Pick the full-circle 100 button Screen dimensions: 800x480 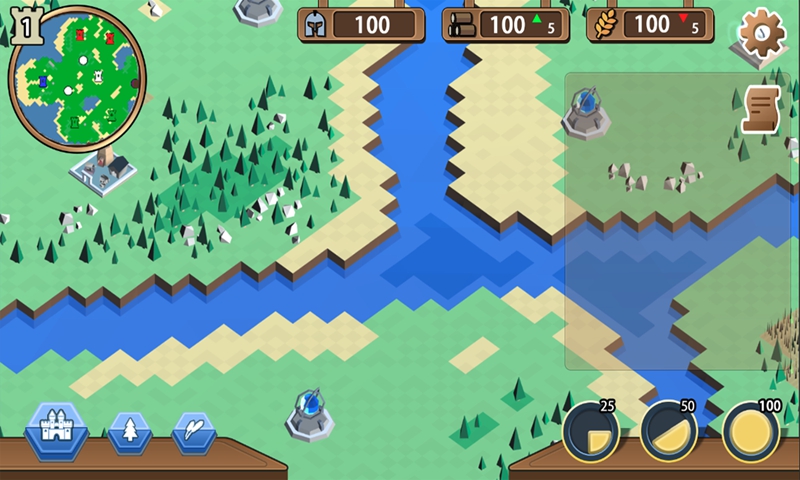pos(750,433)
